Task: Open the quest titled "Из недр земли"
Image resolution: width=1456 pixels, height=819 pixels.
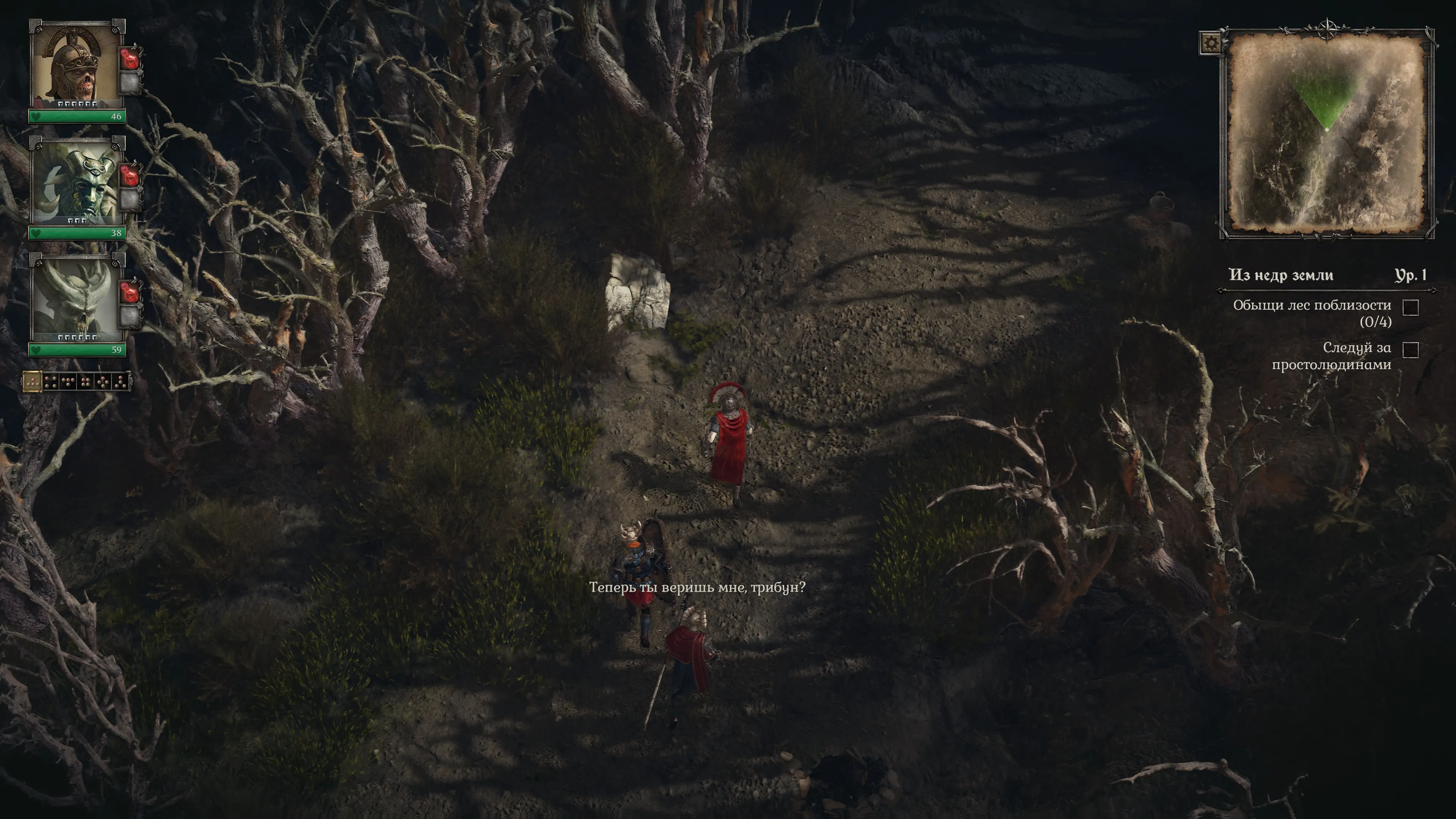Action: tap(1281, 275)
